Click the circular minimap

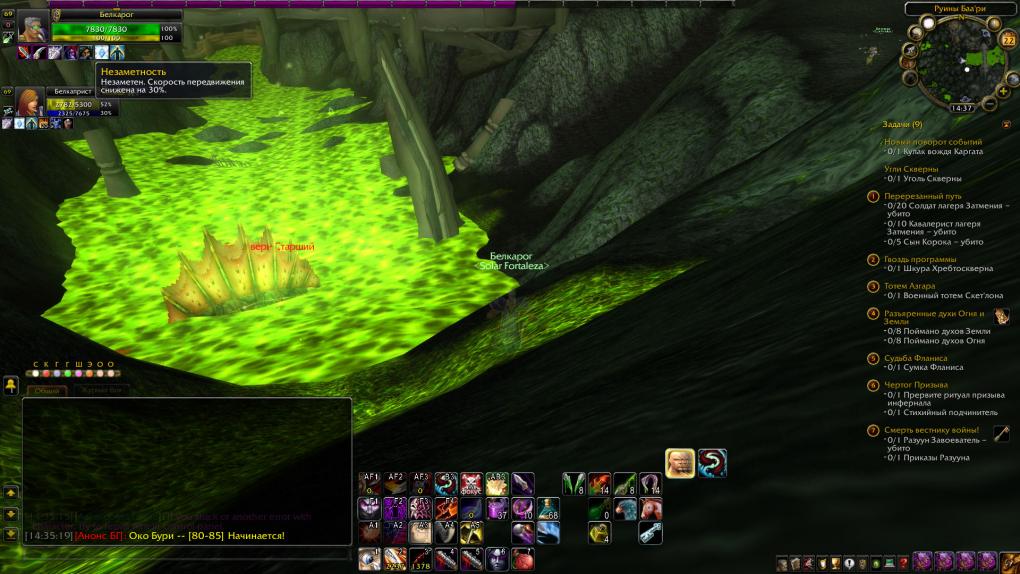click(x=956, y=60)
